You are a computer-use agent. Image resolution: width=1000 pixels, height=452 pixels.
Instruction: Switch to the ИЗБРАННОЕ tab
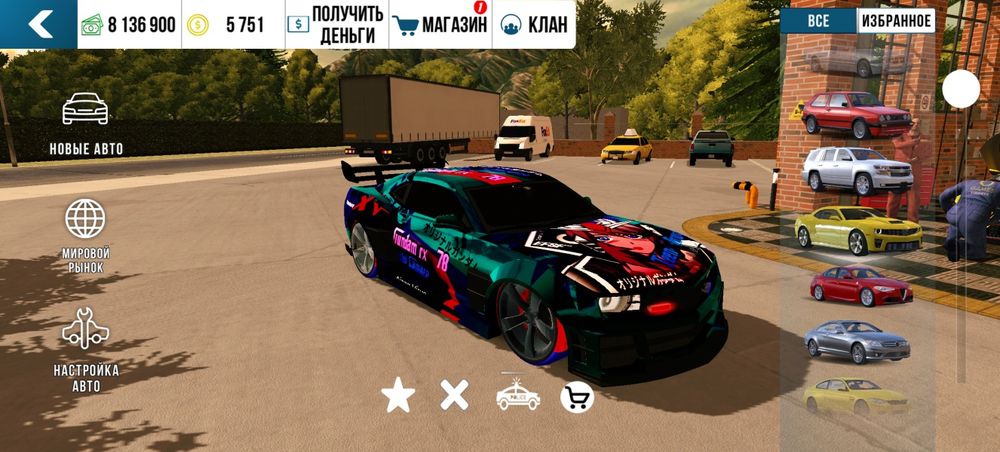tap(895, 21)
